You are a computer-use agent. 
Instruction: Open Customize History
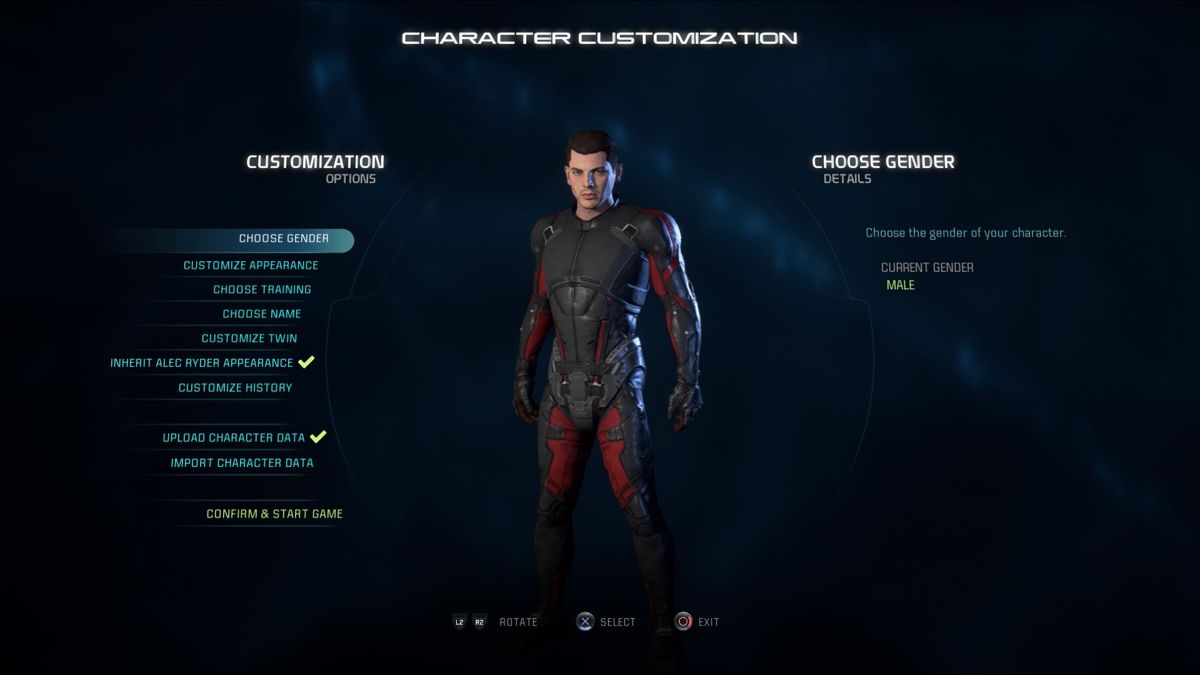235,388
